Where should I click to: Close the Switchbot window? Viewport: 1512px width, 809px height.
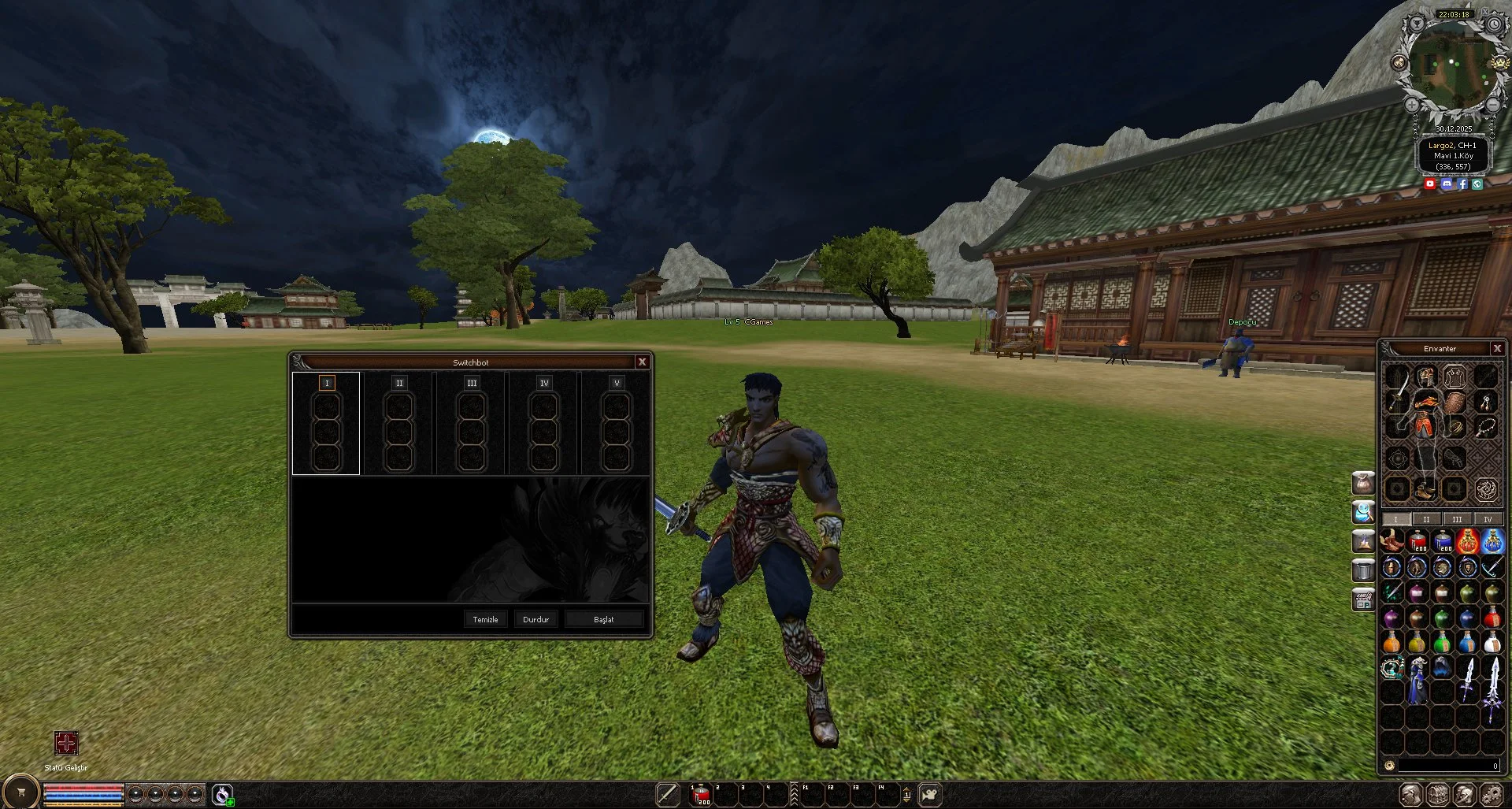[642, 362]
